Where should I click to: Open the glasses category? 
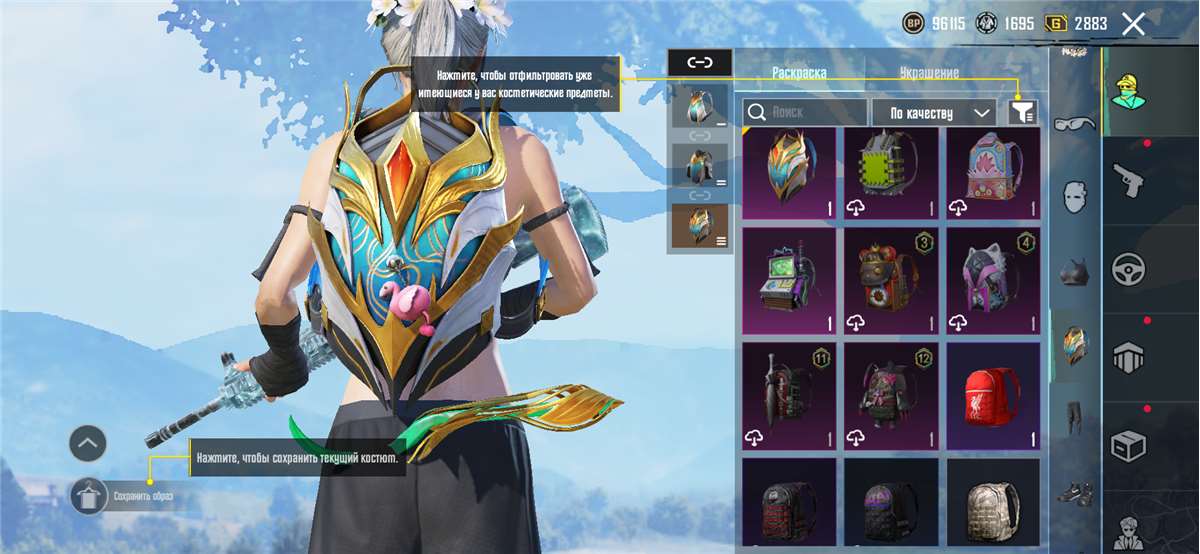coord(1075,124)
